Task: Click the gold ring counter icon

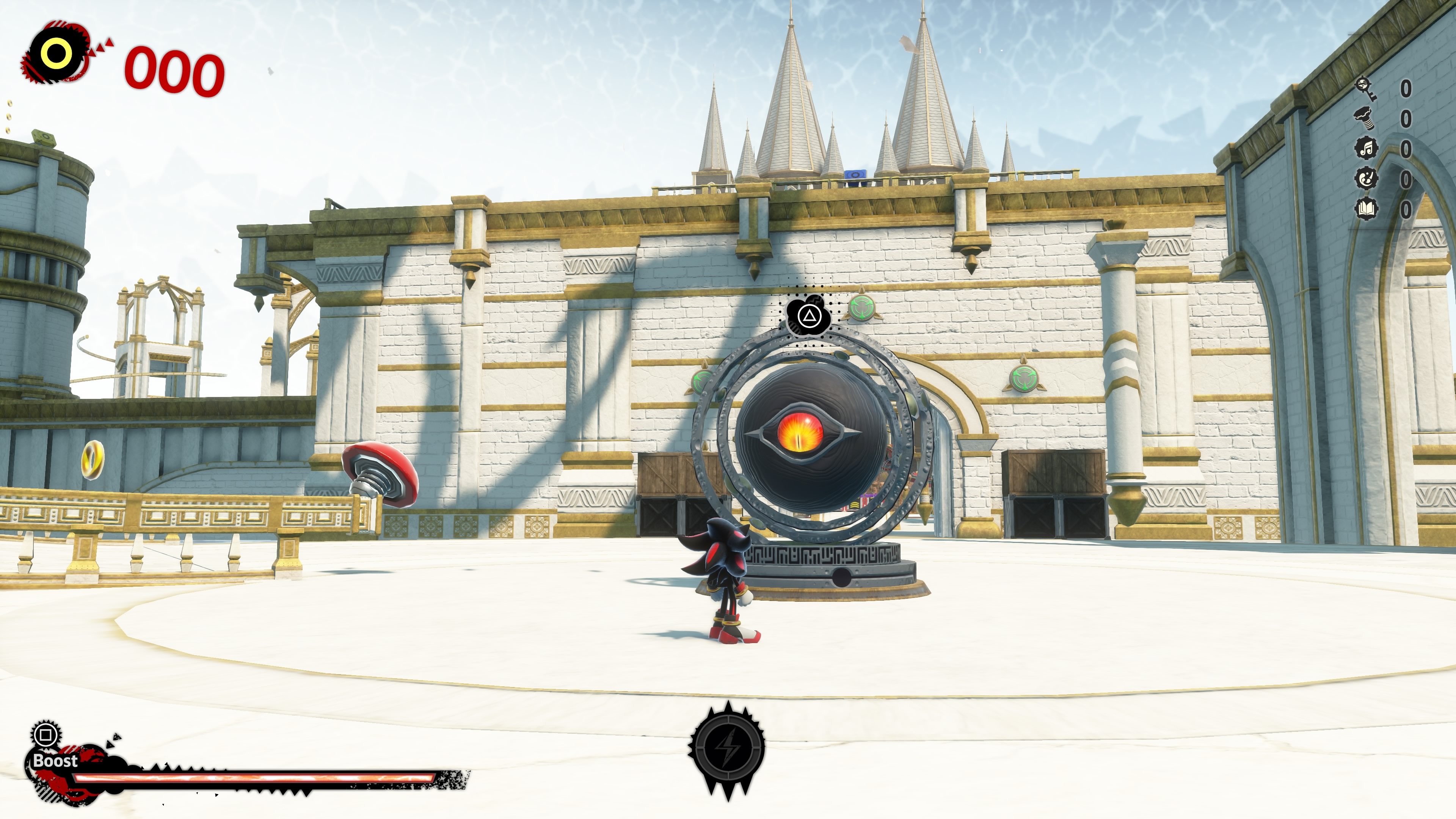Action: click(56, 54)
